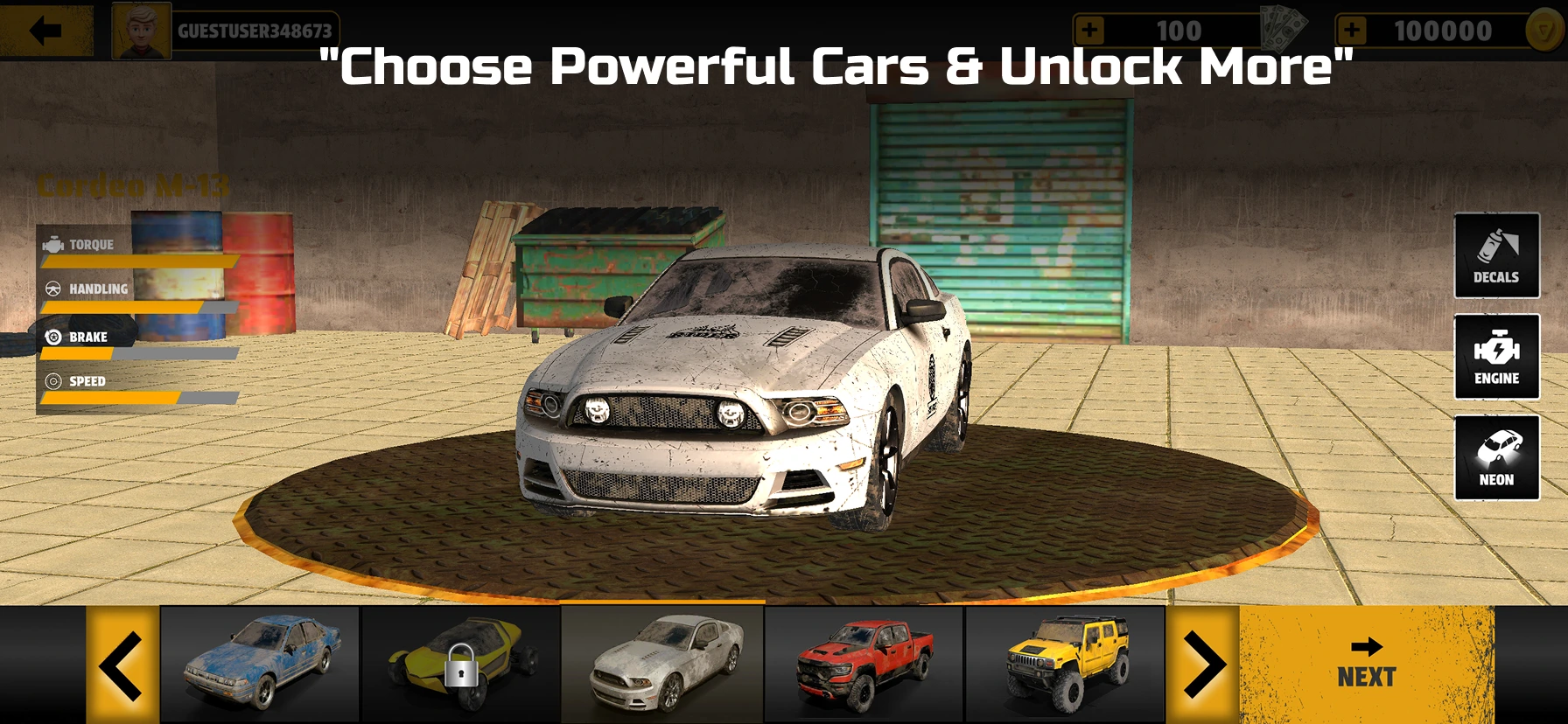Click the steering wheel Handling icon
Viewport: 1568px width, 724px height.
coord(54,289)
